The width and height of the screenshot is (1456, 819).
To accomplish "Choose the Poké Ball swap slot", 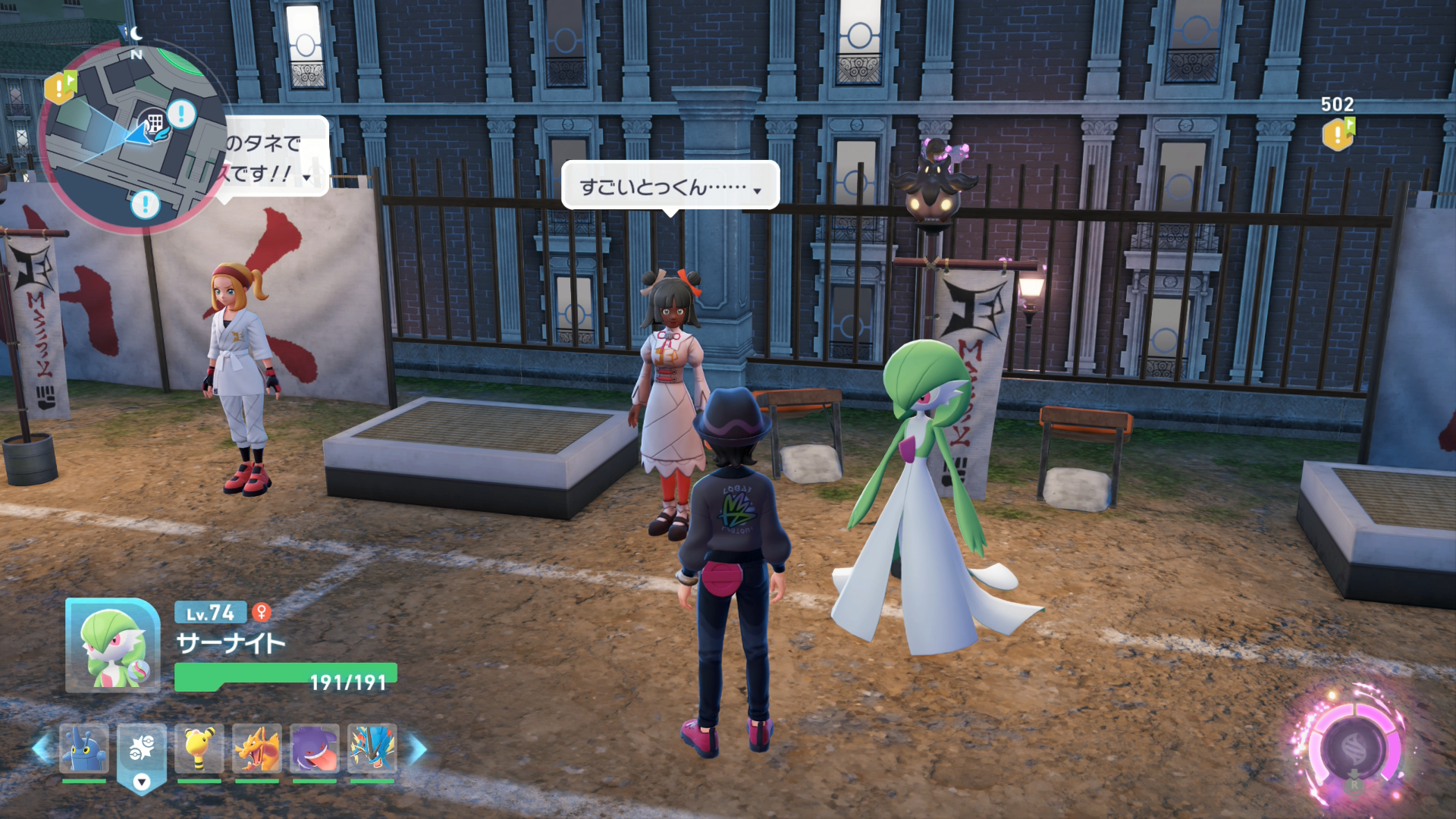I will (x=142, y=751).
